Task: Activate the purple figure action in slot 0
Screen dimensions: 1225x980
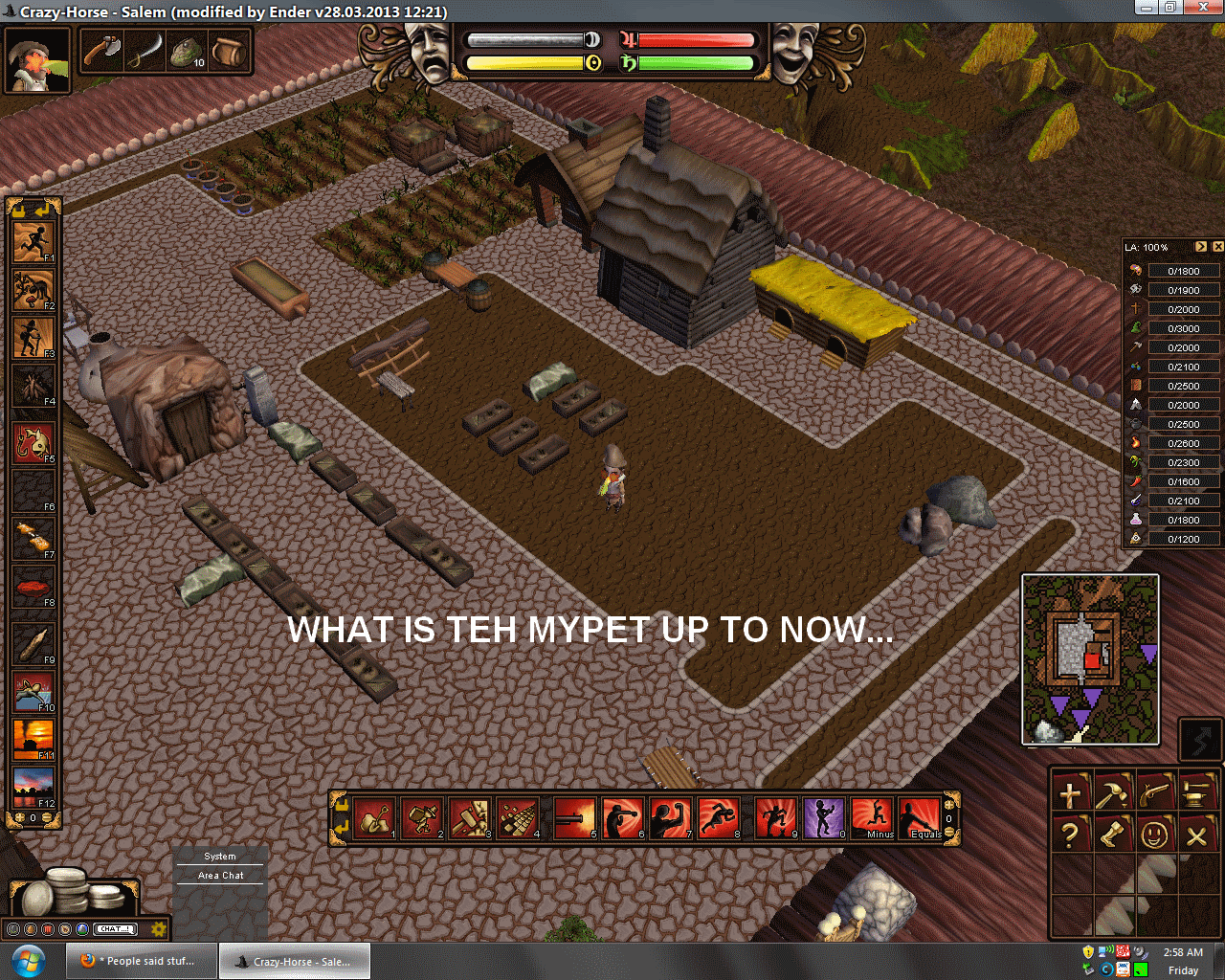Action: point(824,819)
